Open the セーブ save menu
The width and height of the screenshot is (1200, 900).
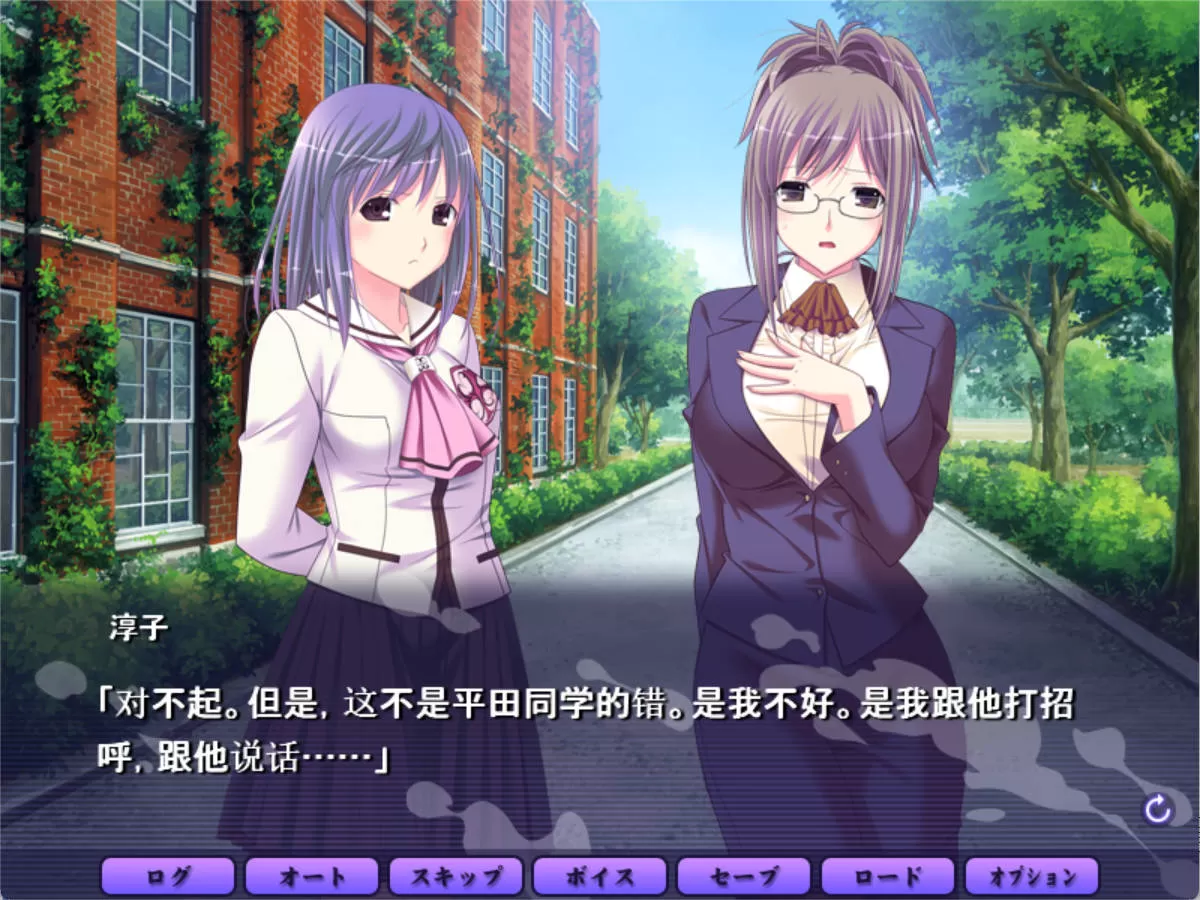[x=744, y=877]
